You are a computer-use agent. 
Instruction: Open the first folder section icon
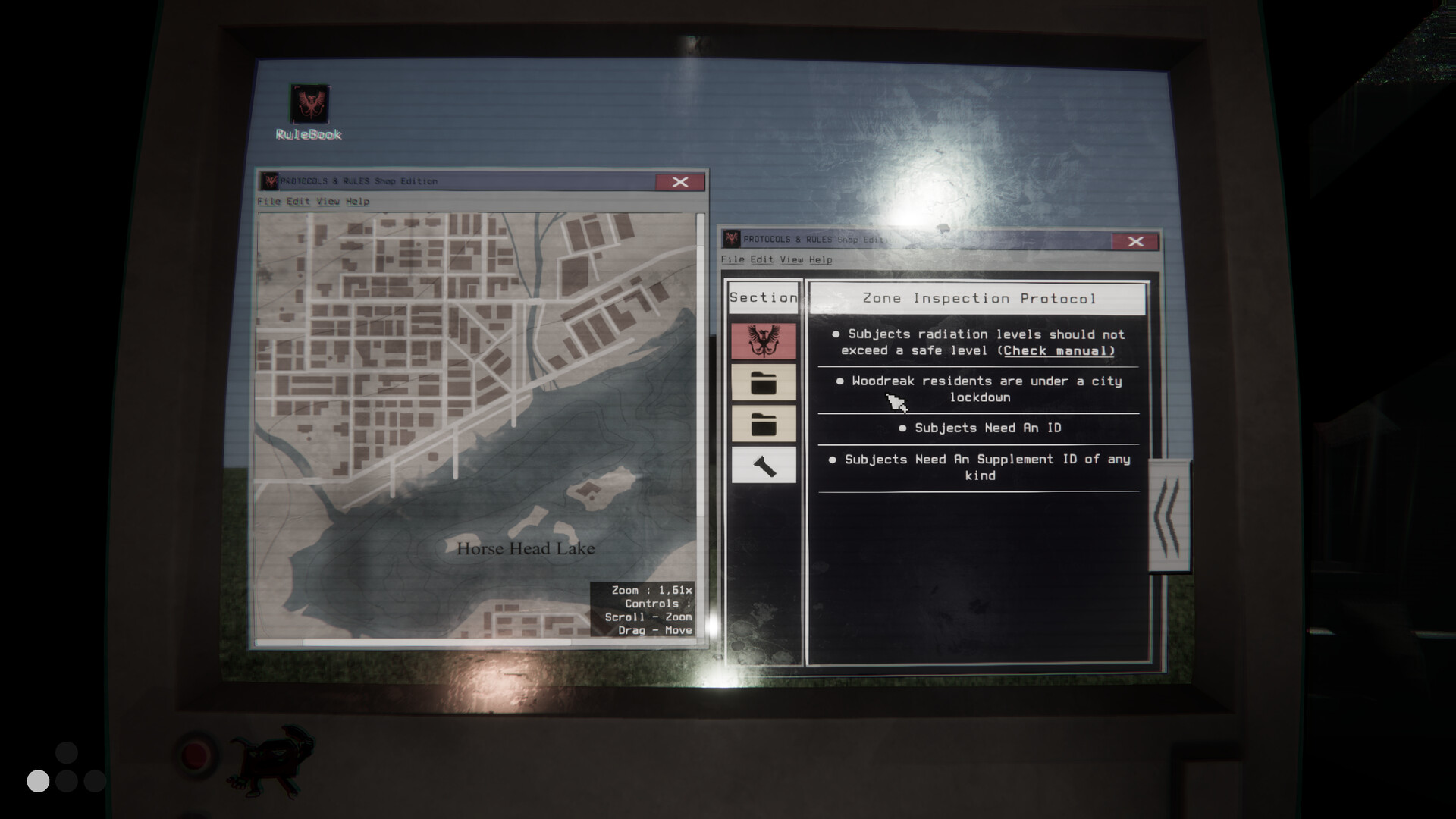click(x=762, y=382)
